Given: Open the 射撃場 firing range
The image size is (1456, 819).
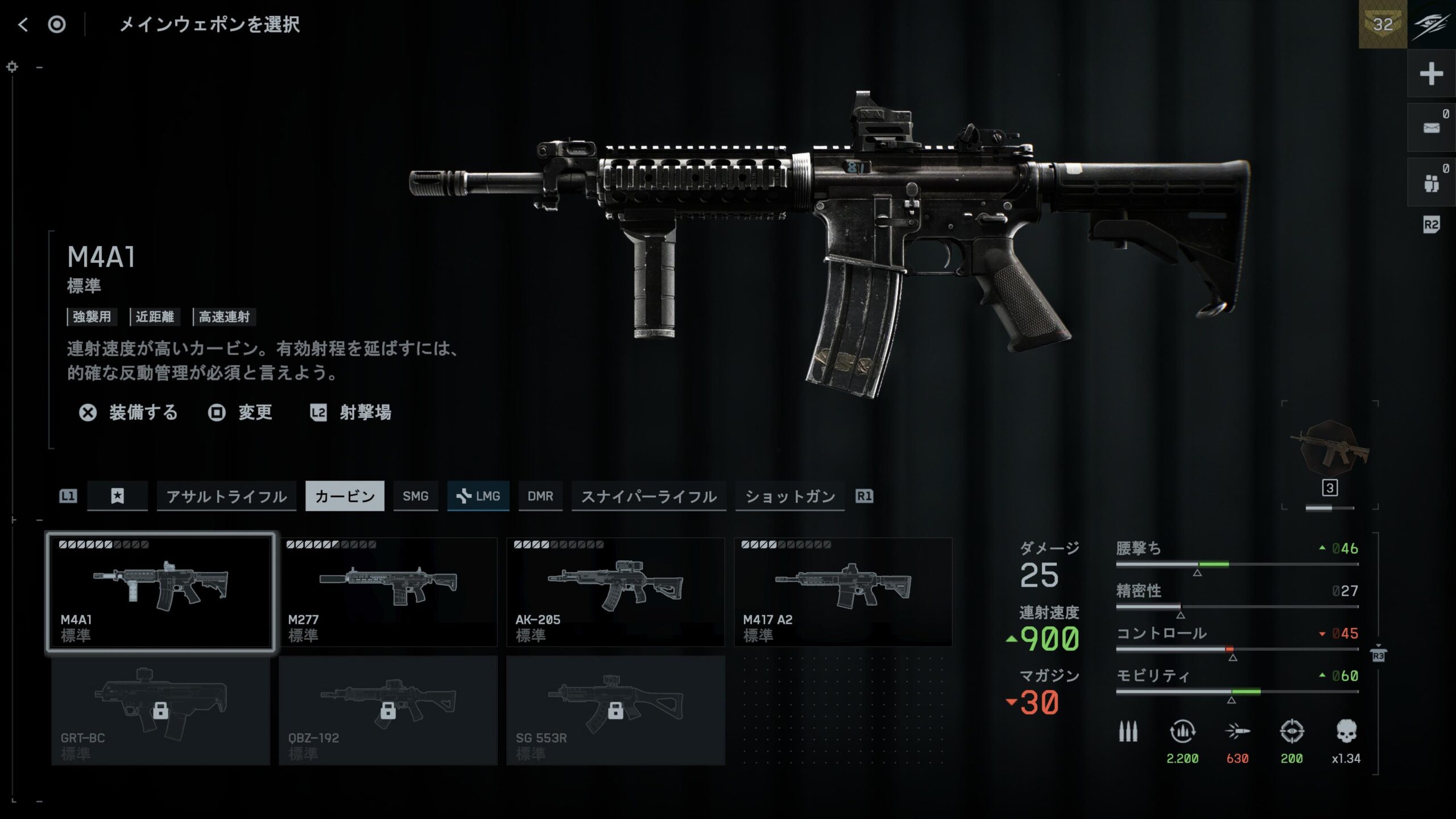Looking at the screenshot, I should (351, 412).
